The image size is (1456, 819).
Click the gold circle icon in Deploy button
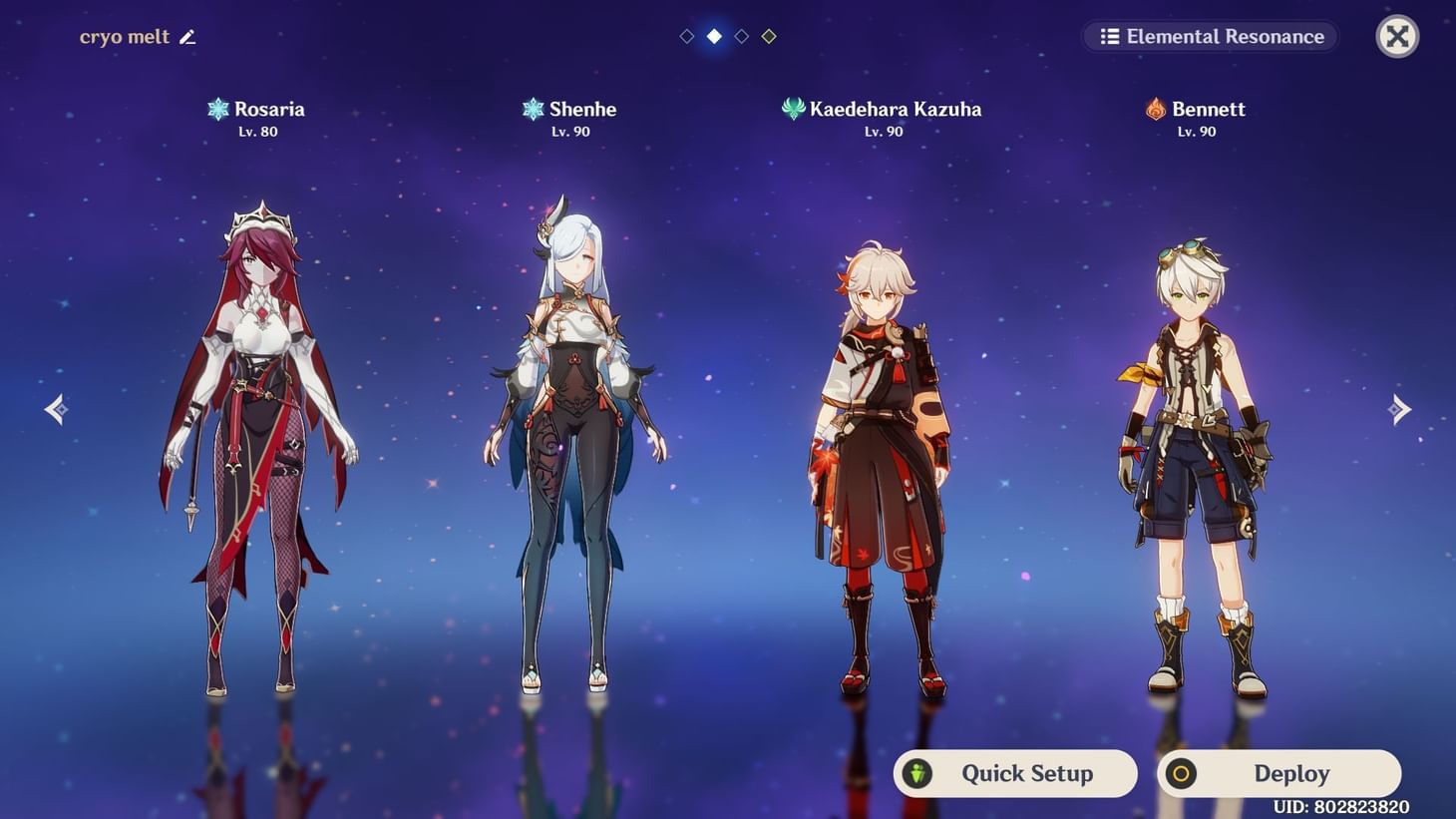(x=1182, y=773)
